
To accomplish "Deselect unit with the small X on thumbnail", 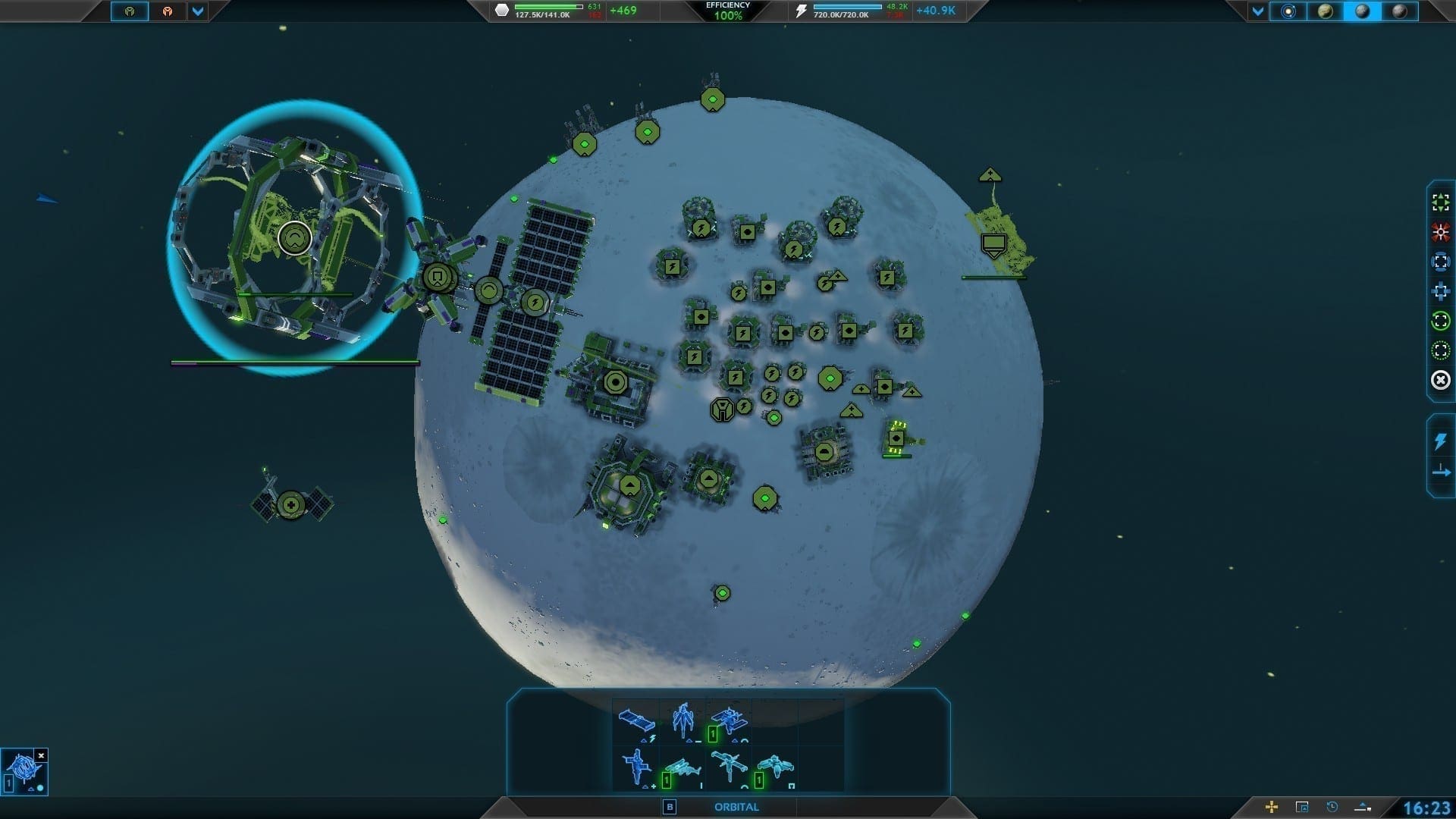I will tap(42, 755).
